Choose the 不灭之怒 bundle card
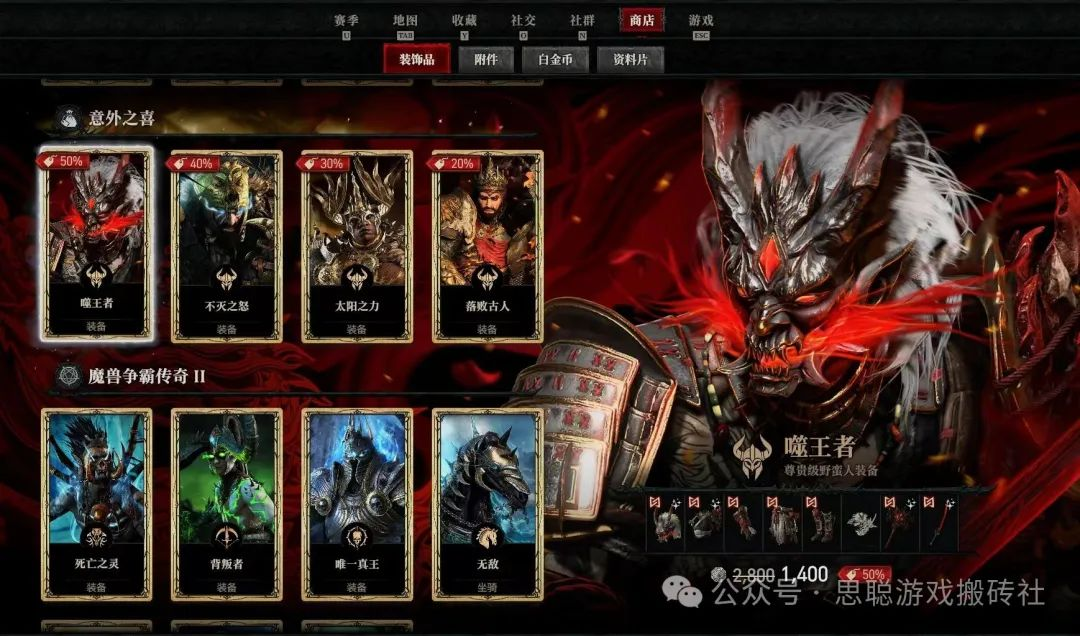Viewport: 1080px width, 636px height. [x=226, y=244]
